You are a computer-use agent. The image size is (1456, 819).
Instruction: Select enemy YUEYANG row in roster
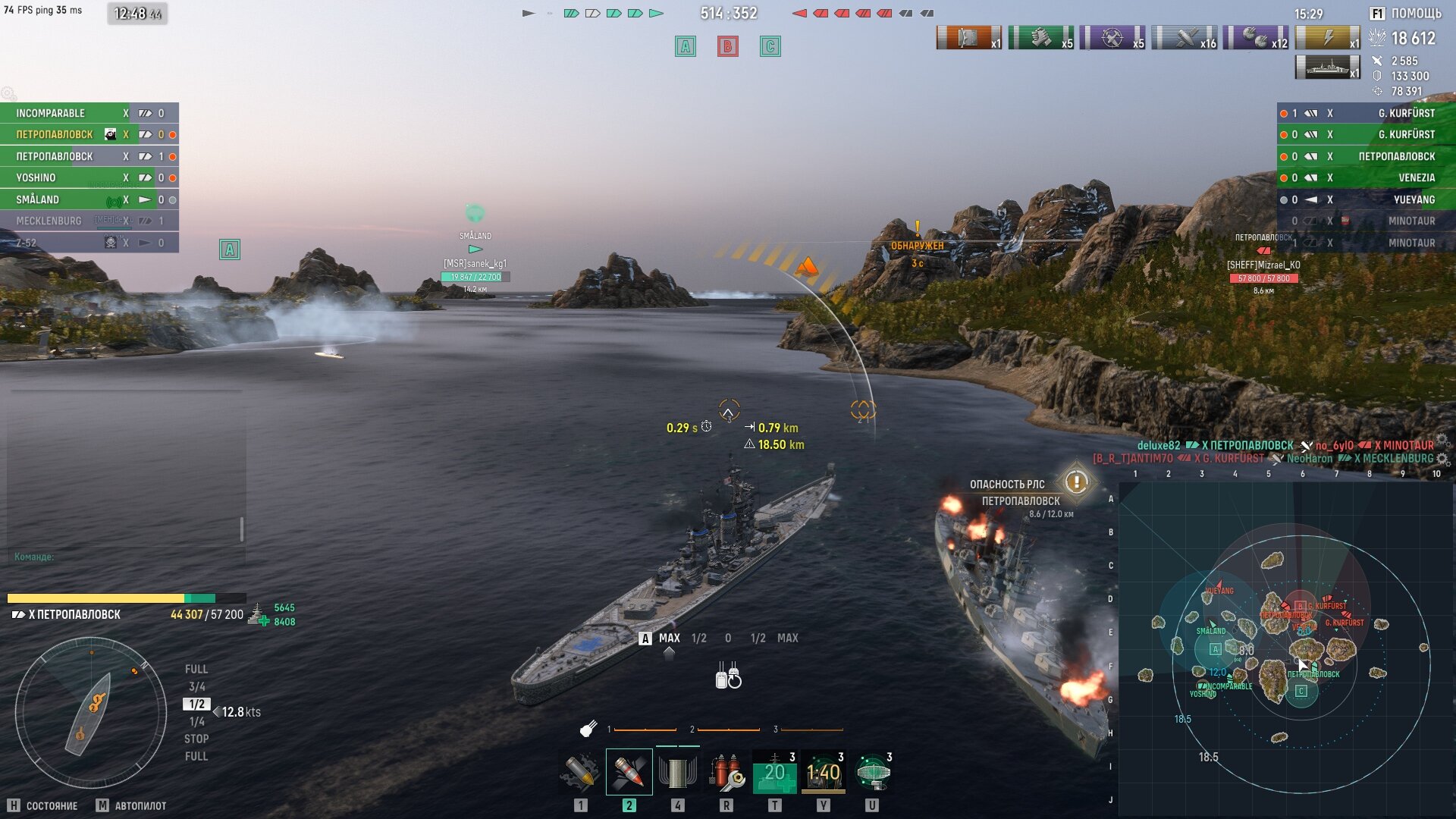(x=1414, y=199)
